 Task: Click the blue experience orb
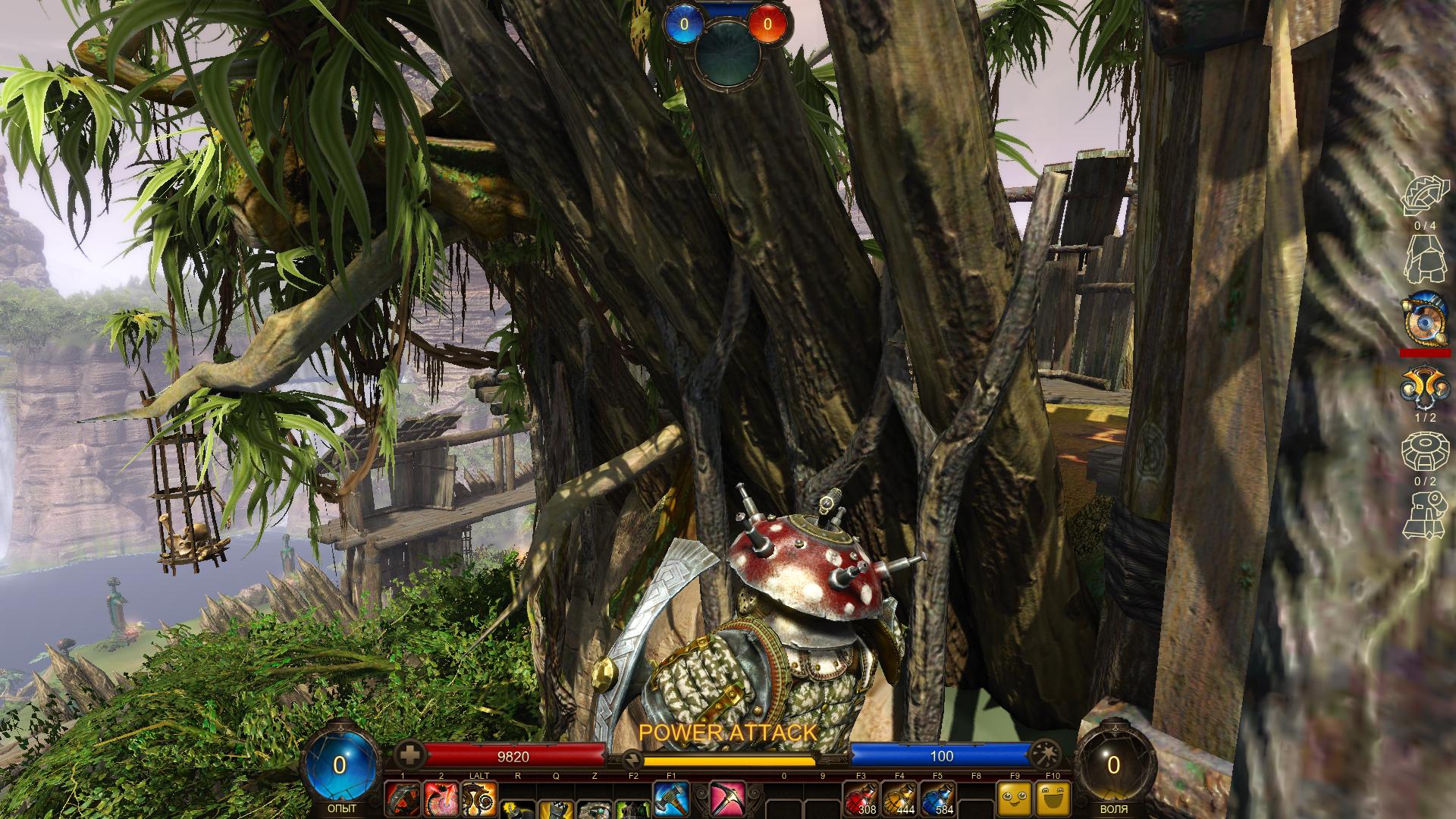(x=339, y=764)
